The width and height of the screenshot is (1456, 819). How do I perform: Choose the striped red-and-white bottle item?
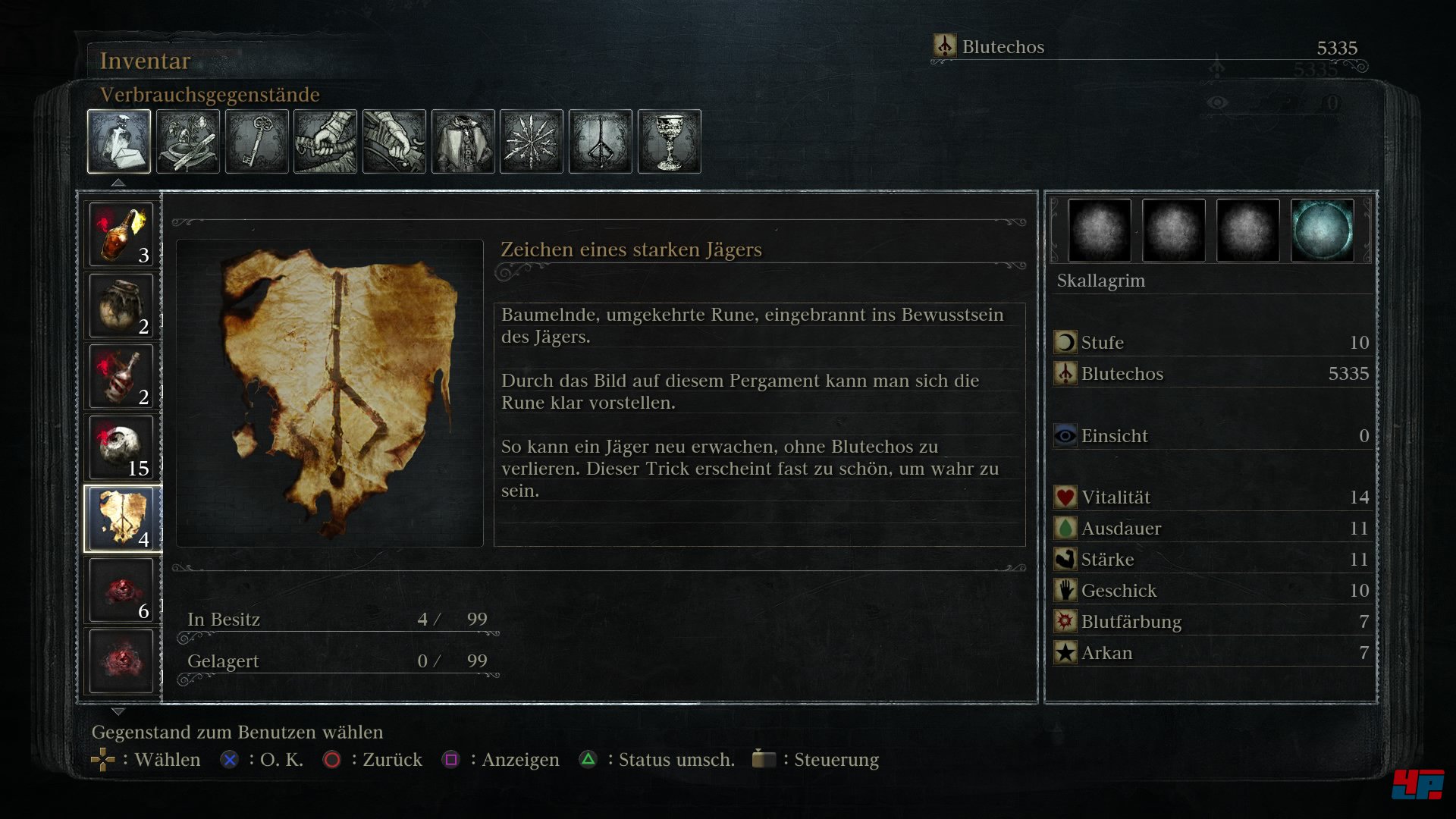[x=121, y=377]
